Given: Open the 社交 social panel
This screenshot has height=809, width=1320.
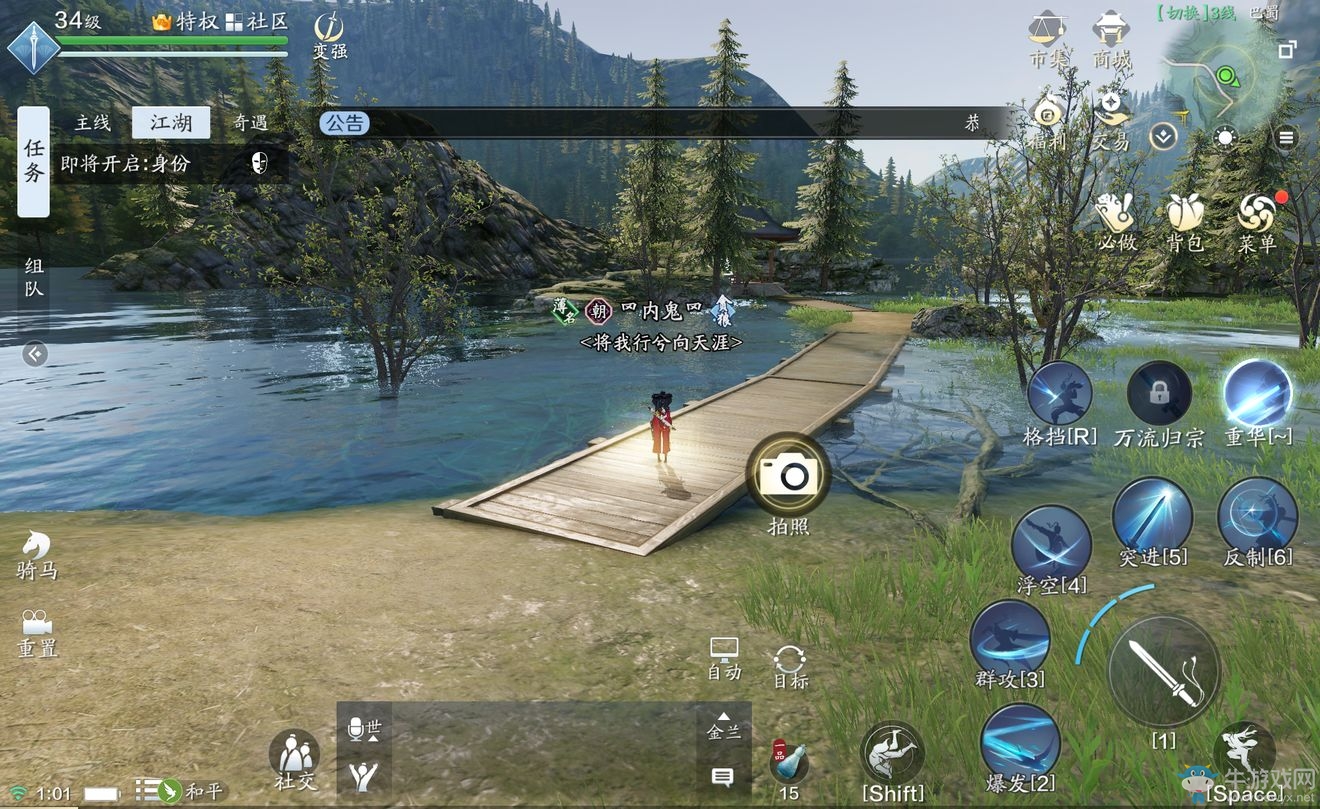Looking at the screenshot, I should coord(294,757).
